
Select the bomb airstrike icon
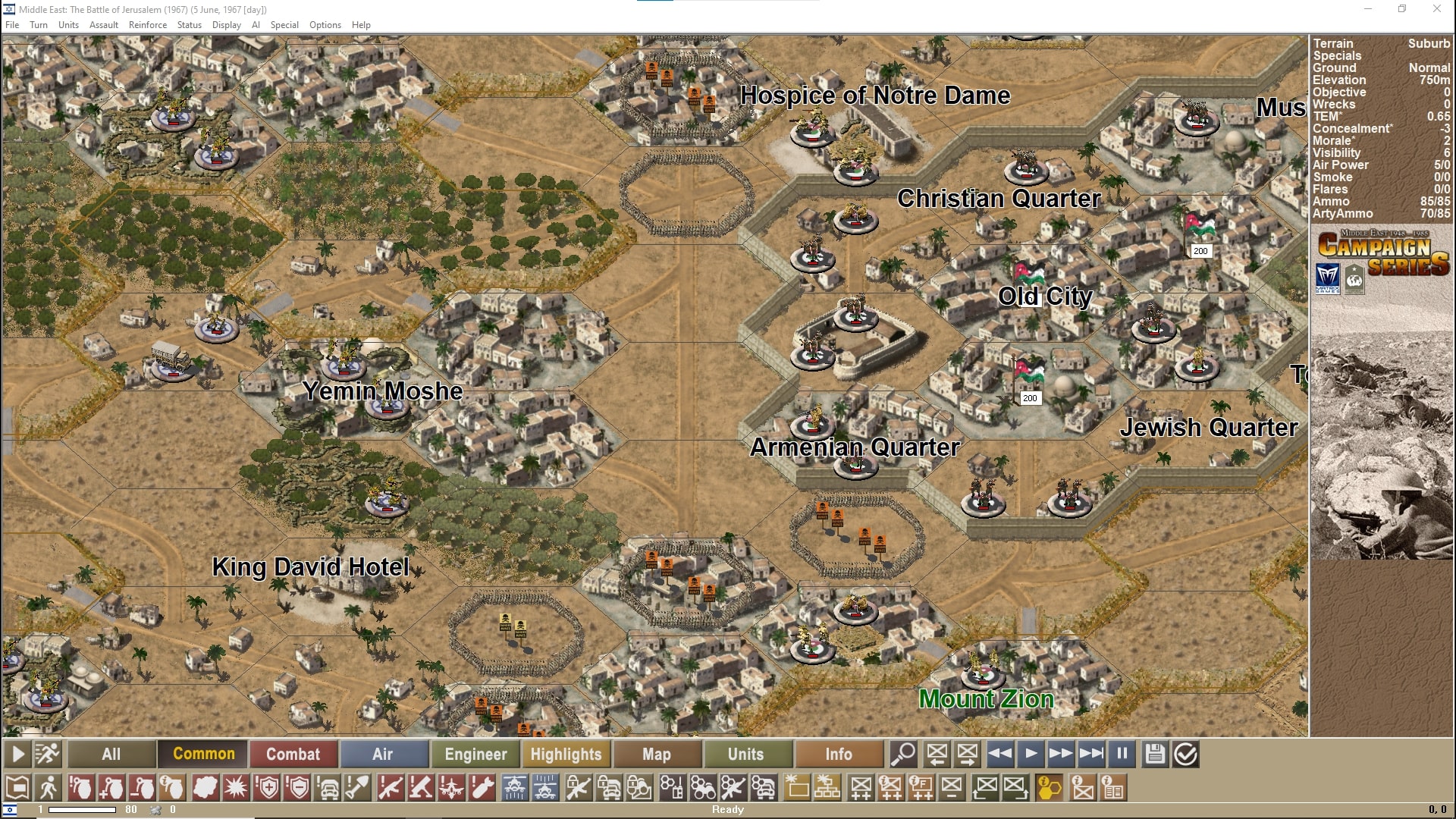483,788
